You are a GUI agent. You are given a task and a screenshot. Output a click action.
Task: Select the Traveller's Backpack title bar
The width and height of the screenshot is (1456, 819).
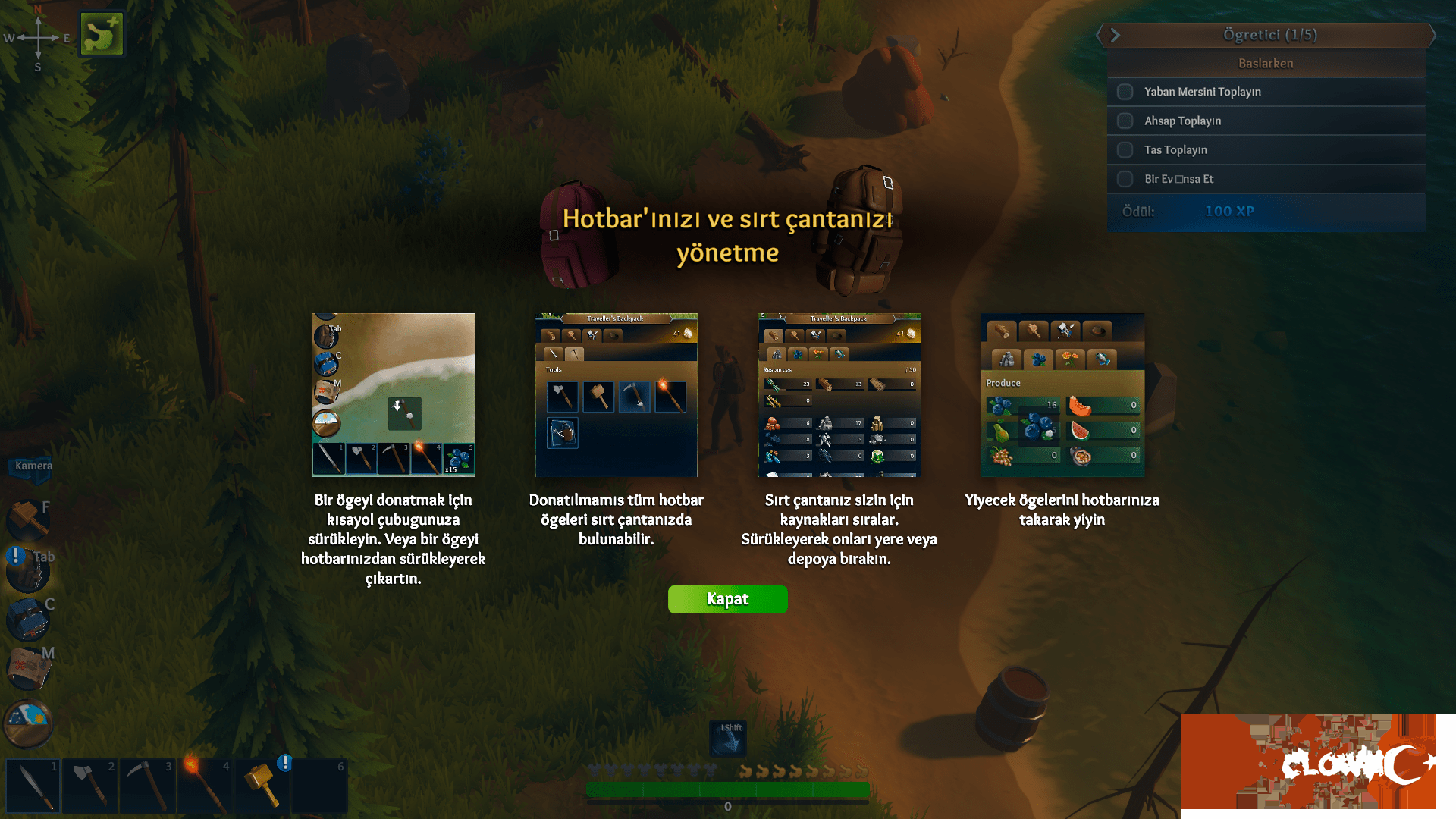(x=616, y=318)
